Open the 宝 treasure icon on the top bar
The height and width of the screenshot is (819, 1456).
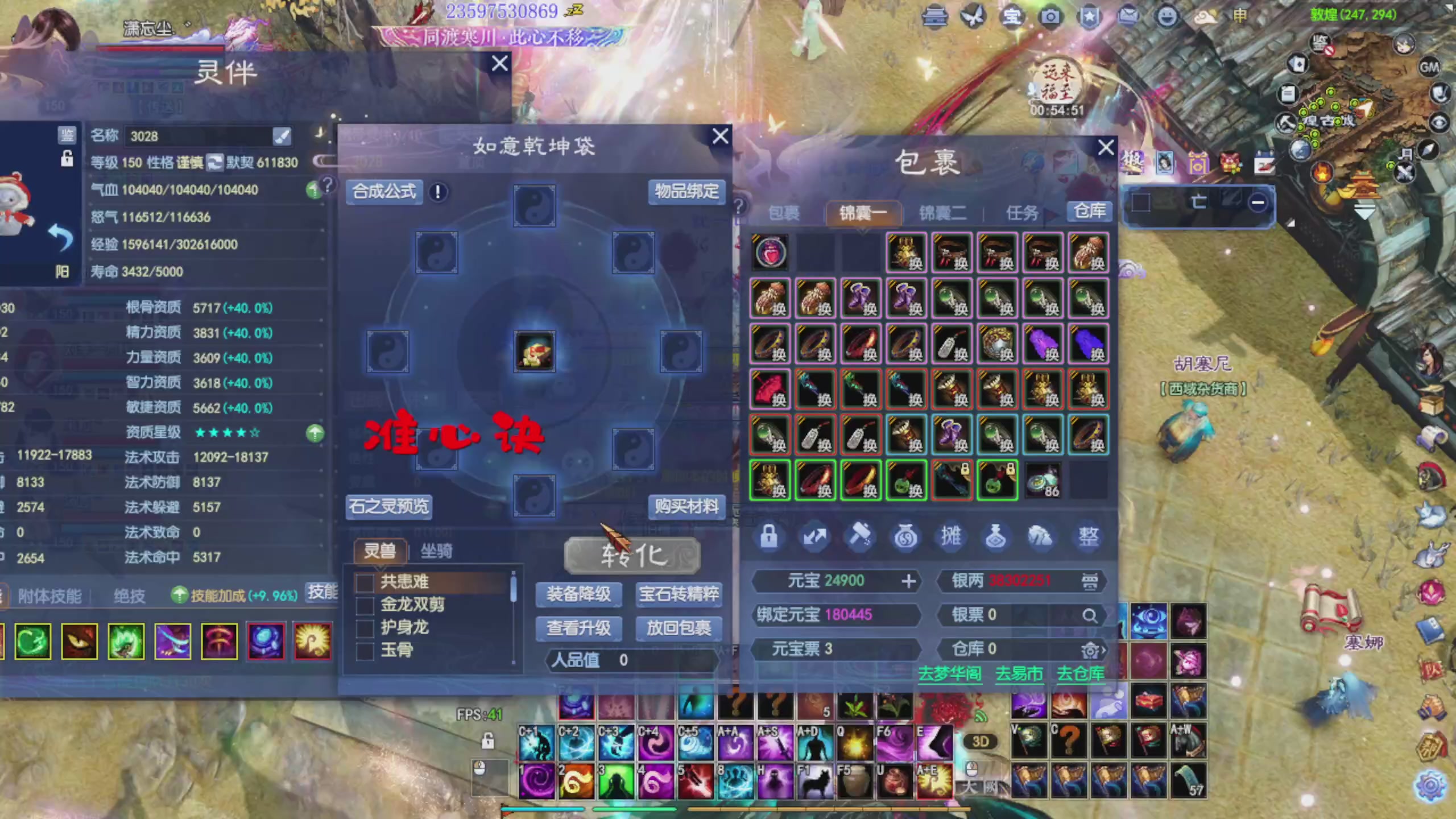pos(1013,17)
